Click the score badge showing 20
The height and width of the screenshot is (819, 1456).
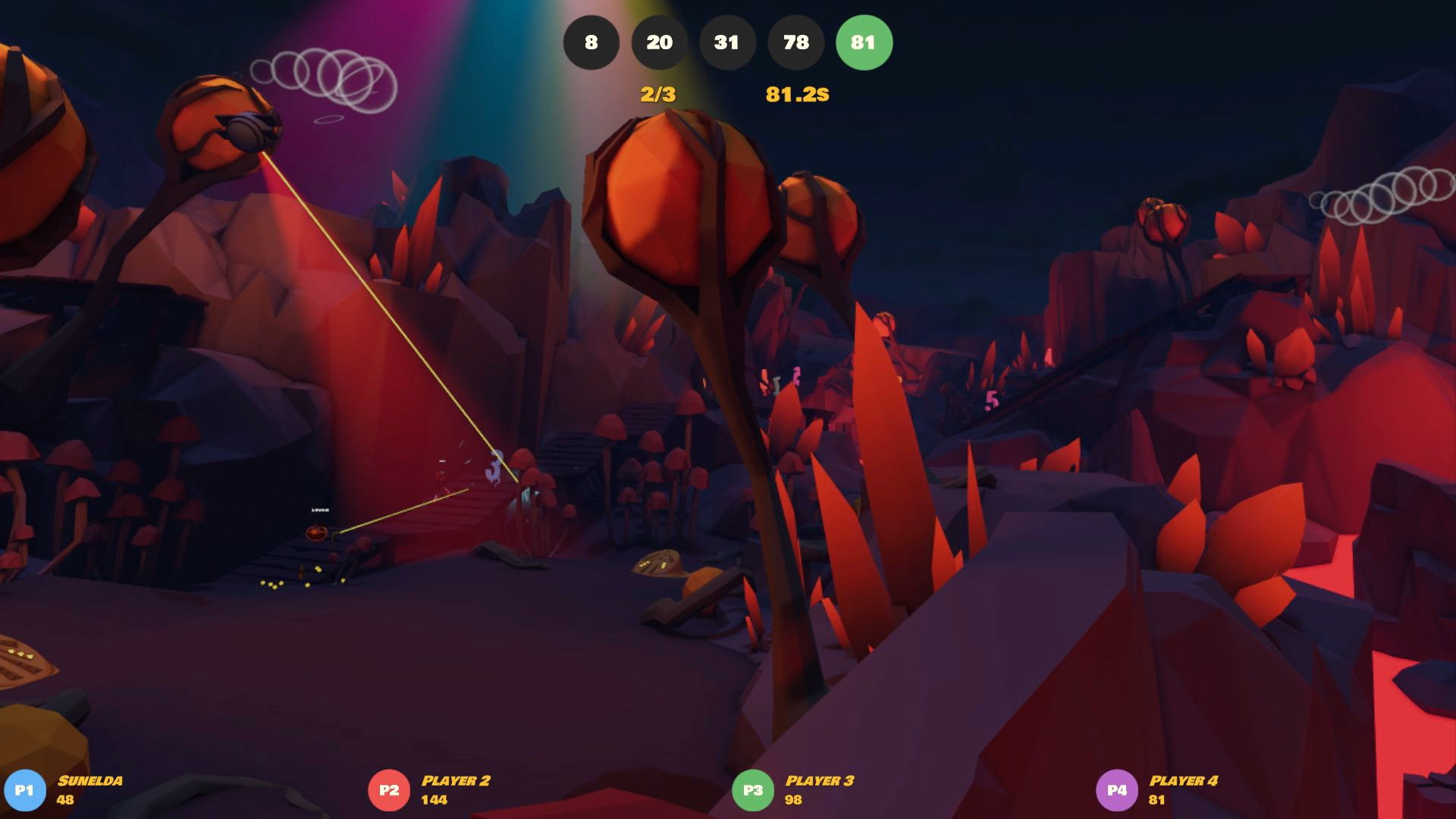click(659, 43)
